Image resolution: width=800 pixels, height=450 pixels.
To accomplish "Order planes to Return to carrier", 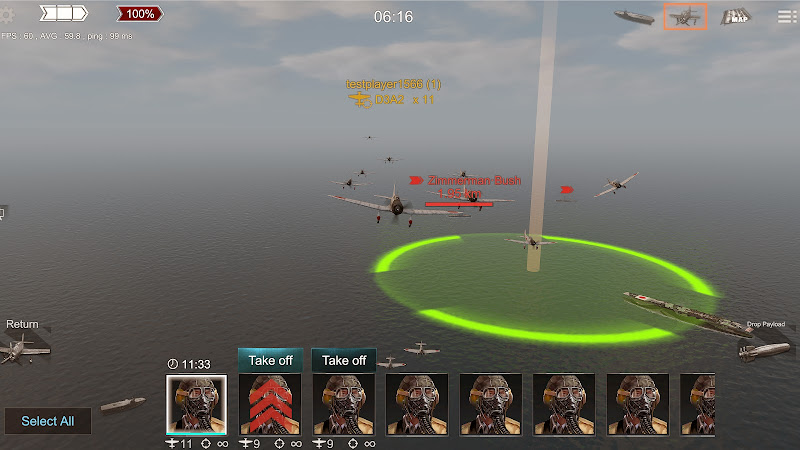I will (22, 342).
